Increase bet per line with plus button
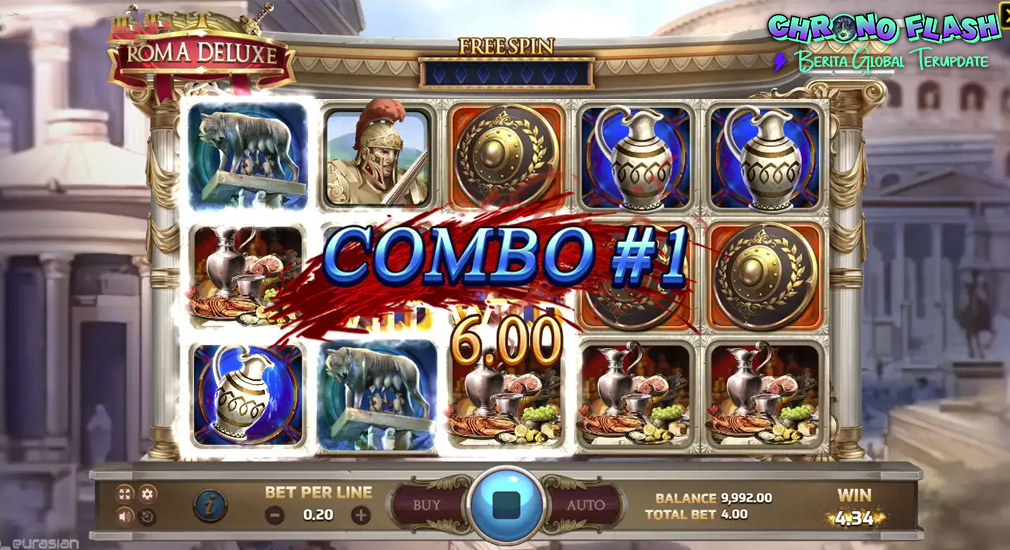This screenshot has height=550, width=1010. click(x=361, y=516)
